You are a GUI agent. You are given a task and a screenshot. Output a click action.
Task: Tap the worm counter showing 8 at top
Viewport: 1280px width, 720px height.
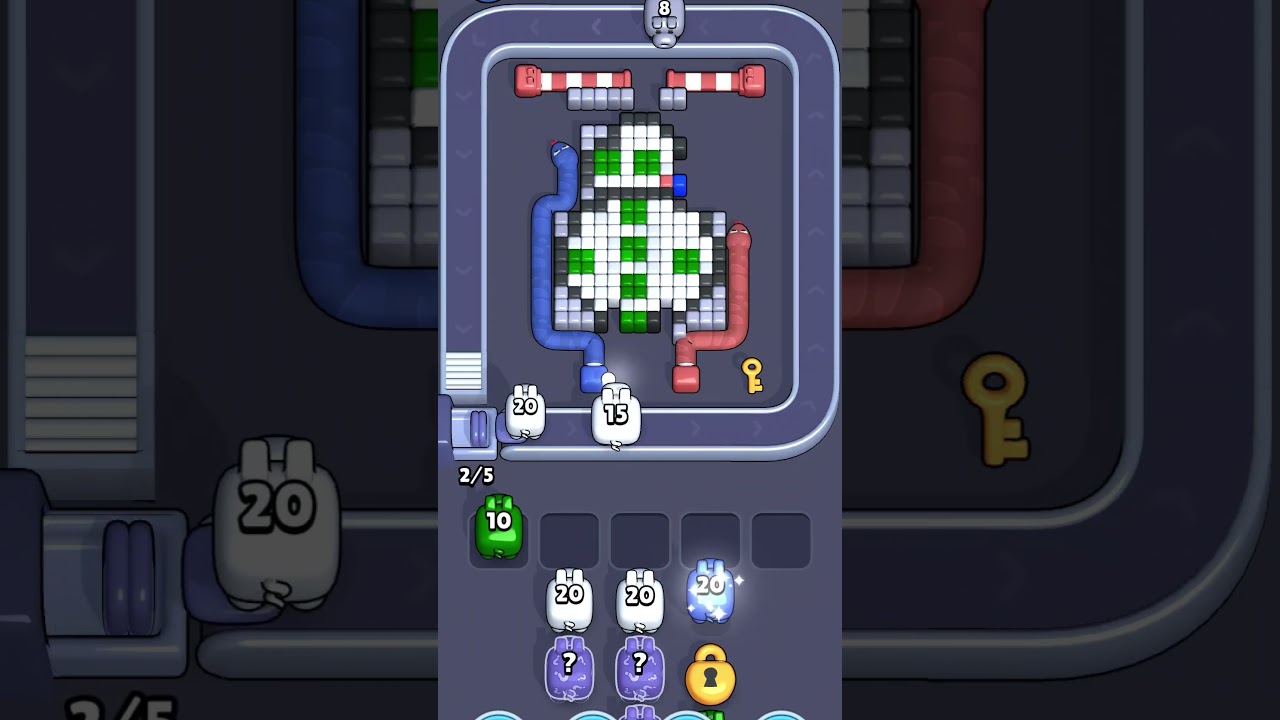(x=665, y=18)
